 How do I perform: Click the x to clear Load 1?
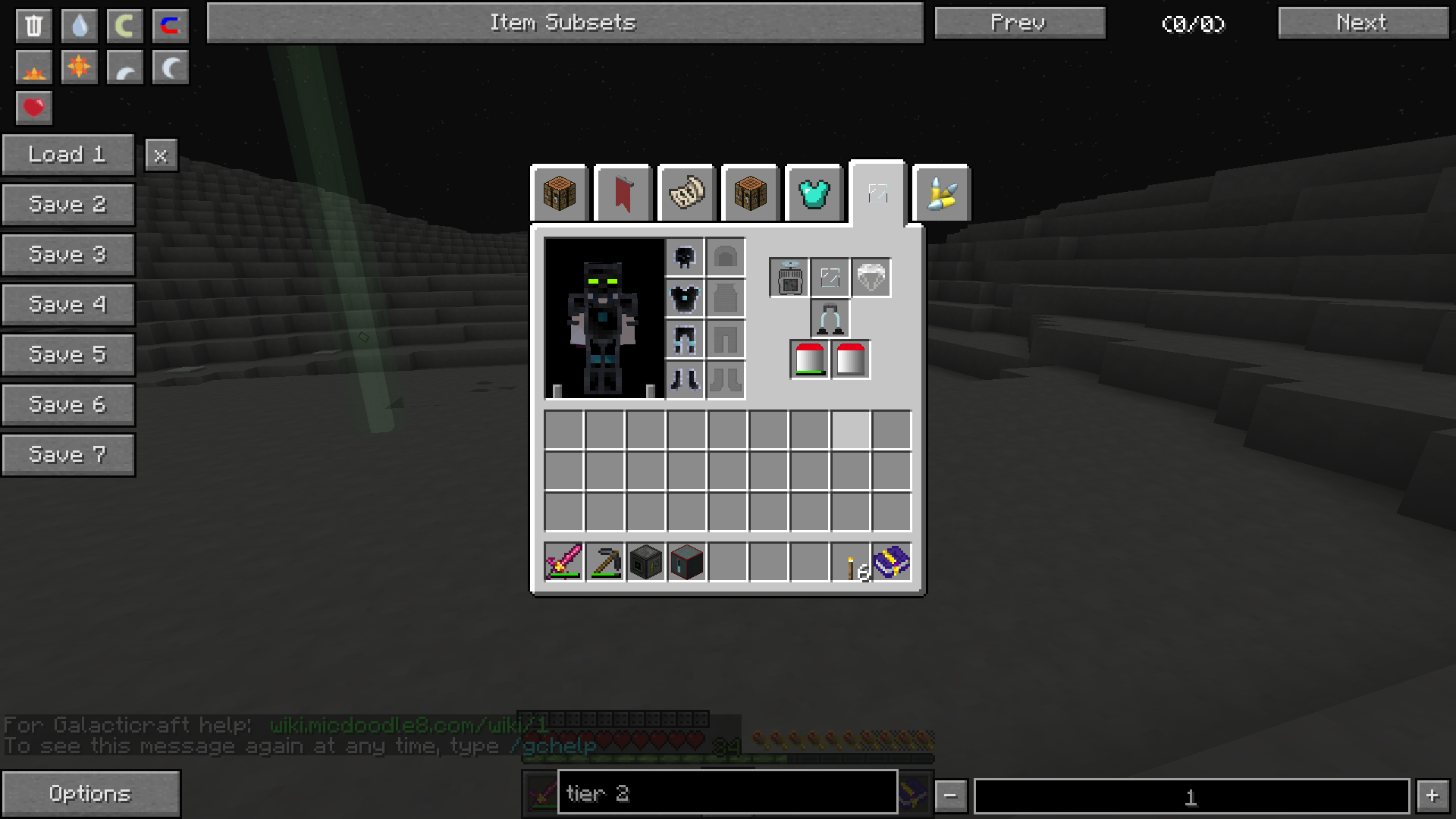[160, 155]
